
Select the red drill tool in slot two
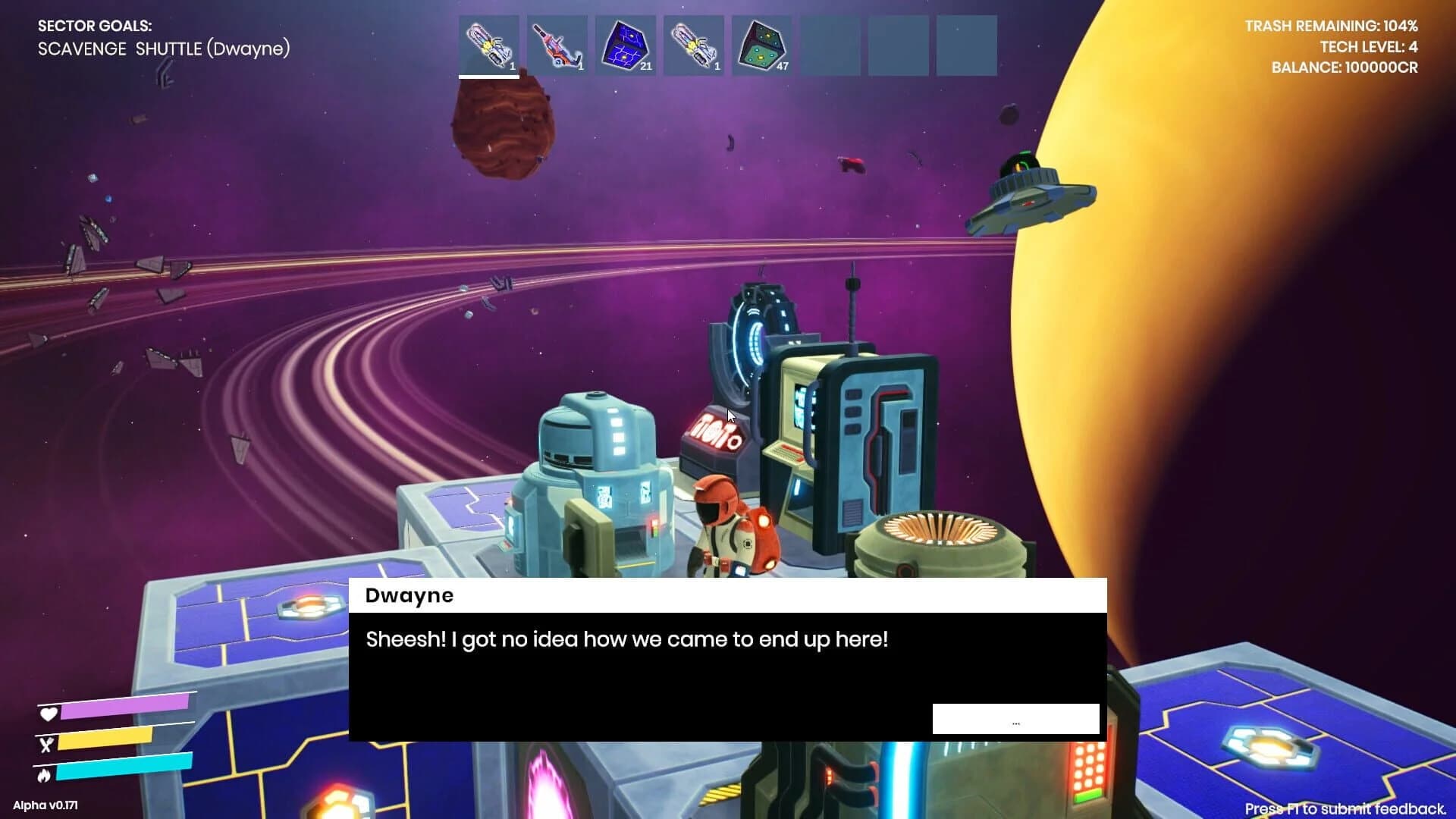[x=557, y=45]
